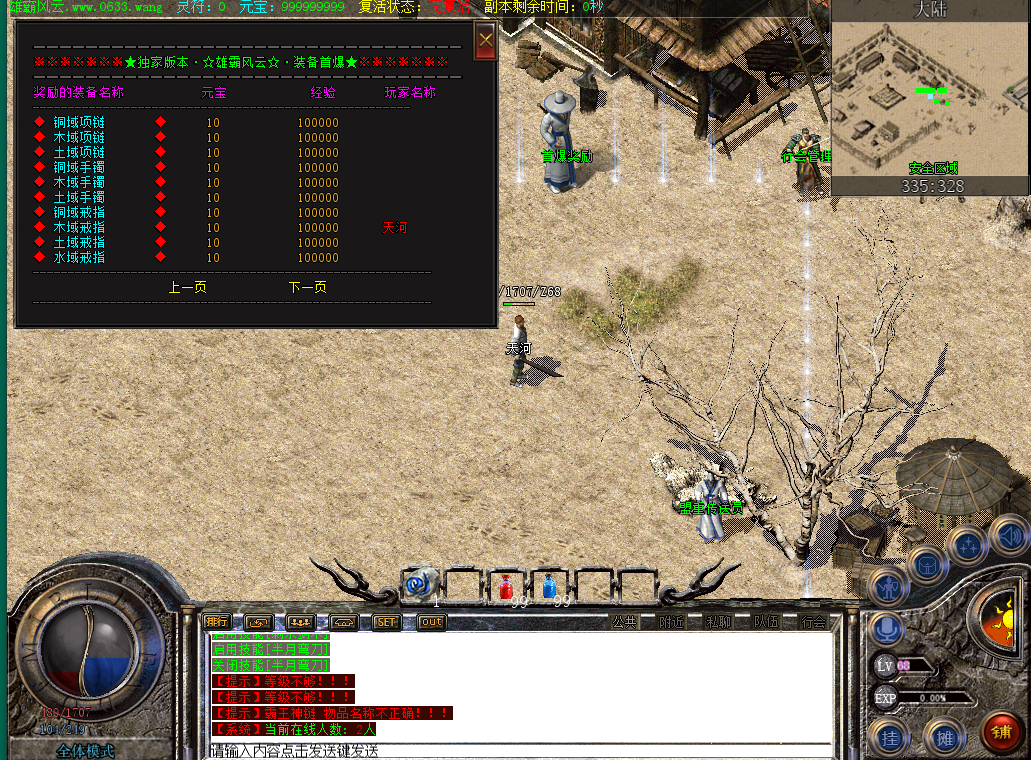
Task: Use the blue scroll in the hotbar
Action: click(421, 582)
